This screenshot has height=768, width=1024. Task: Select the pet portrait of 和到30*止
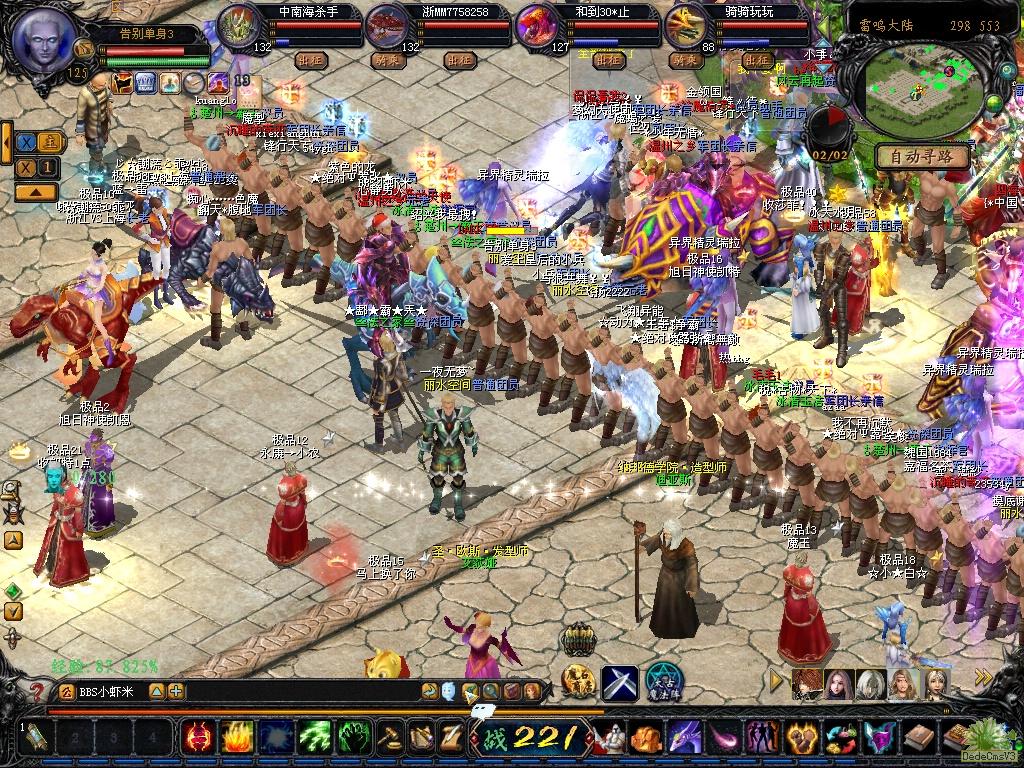pos(537,27)
